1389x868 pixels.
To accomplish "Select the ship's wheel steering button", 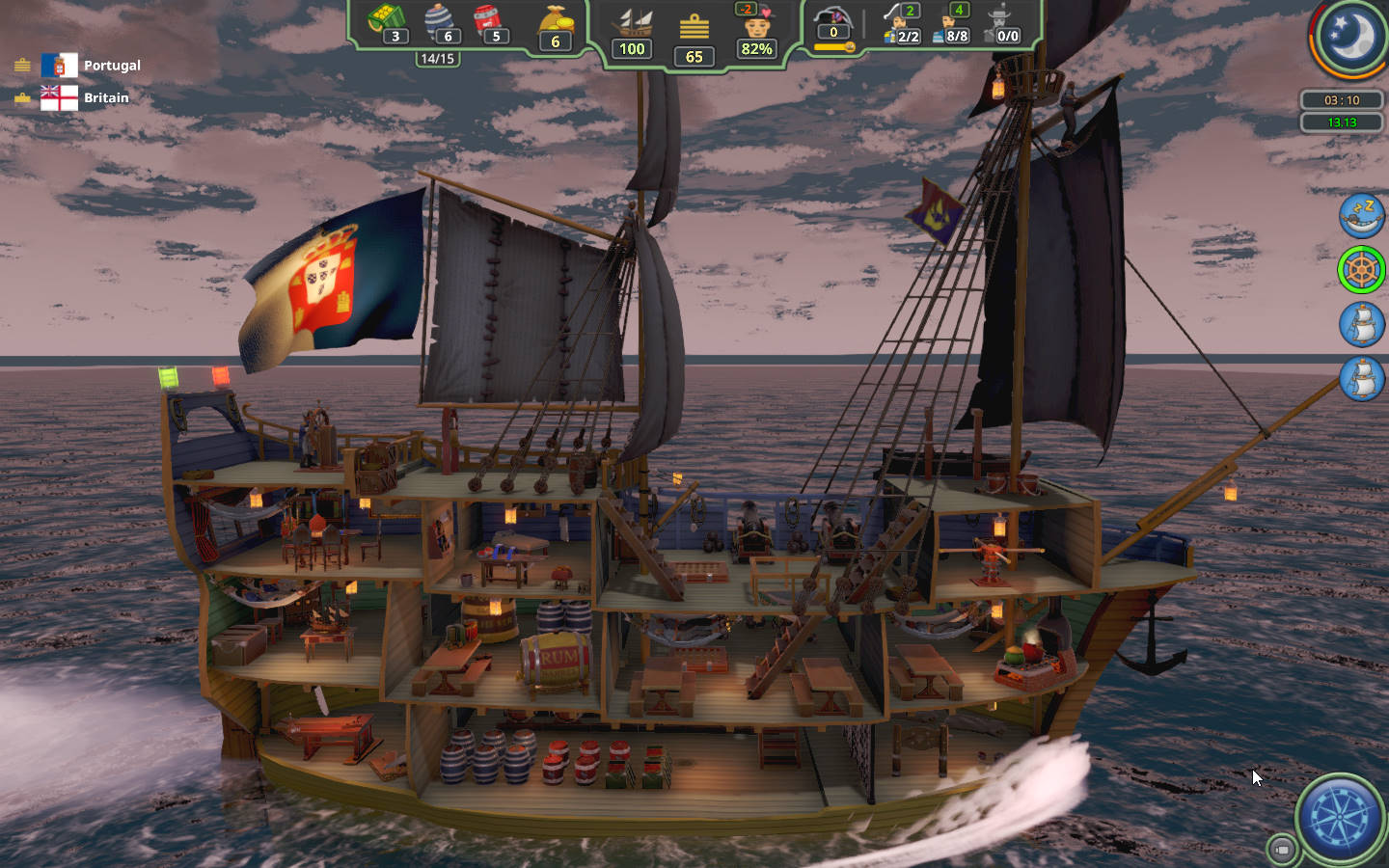I will (x=1361, y=269).
